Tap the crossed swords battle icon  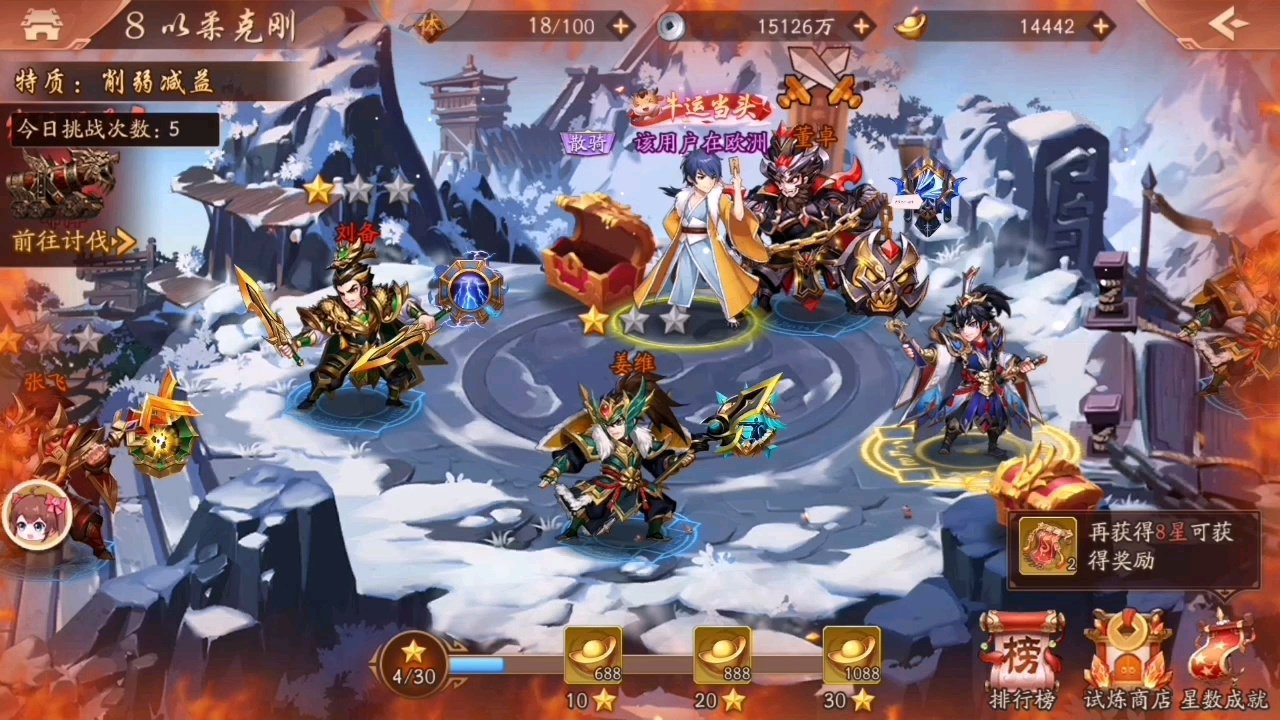point(818,82)
